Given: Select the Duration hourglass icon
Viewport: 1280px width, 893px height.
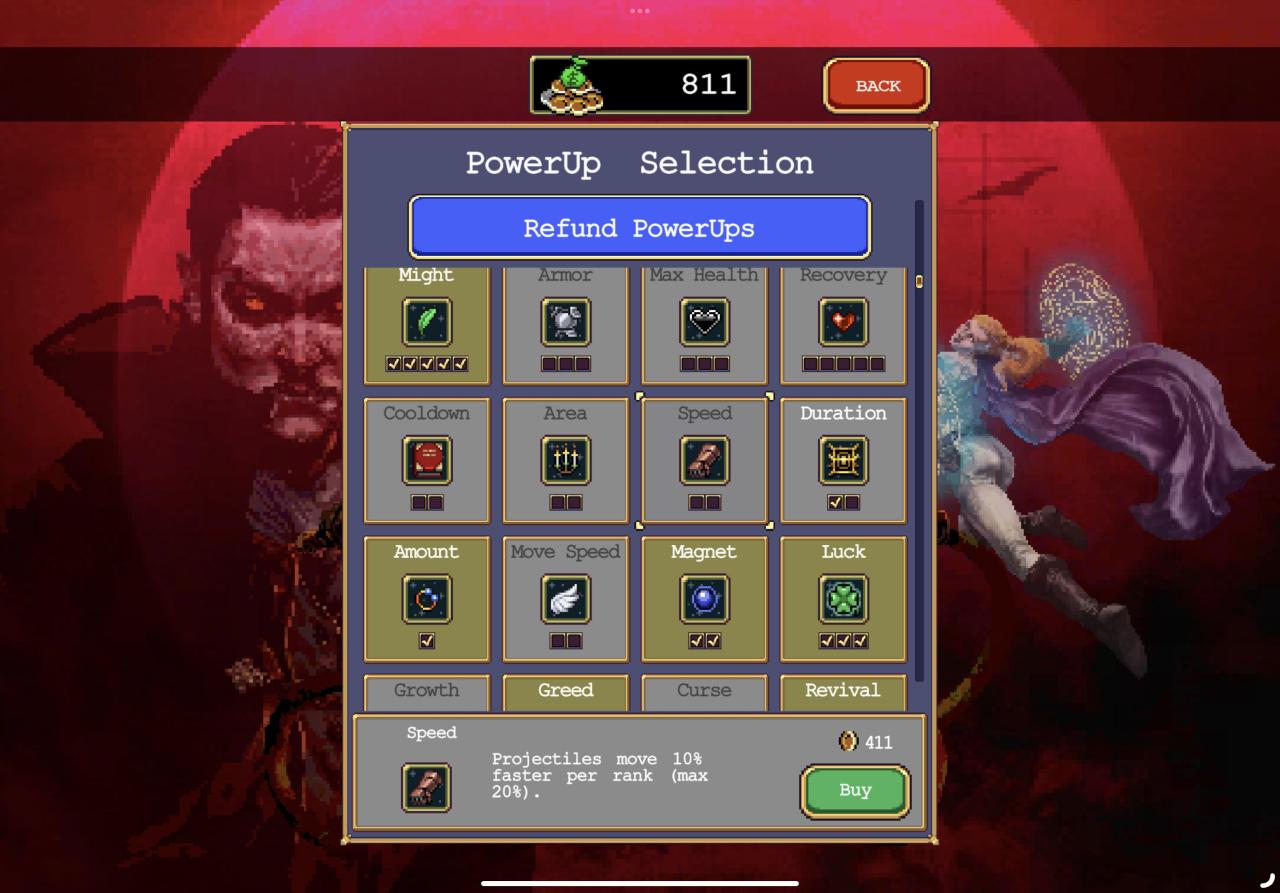Looking at the screenshot, I should pyautogui.click(x=843, y=461).
